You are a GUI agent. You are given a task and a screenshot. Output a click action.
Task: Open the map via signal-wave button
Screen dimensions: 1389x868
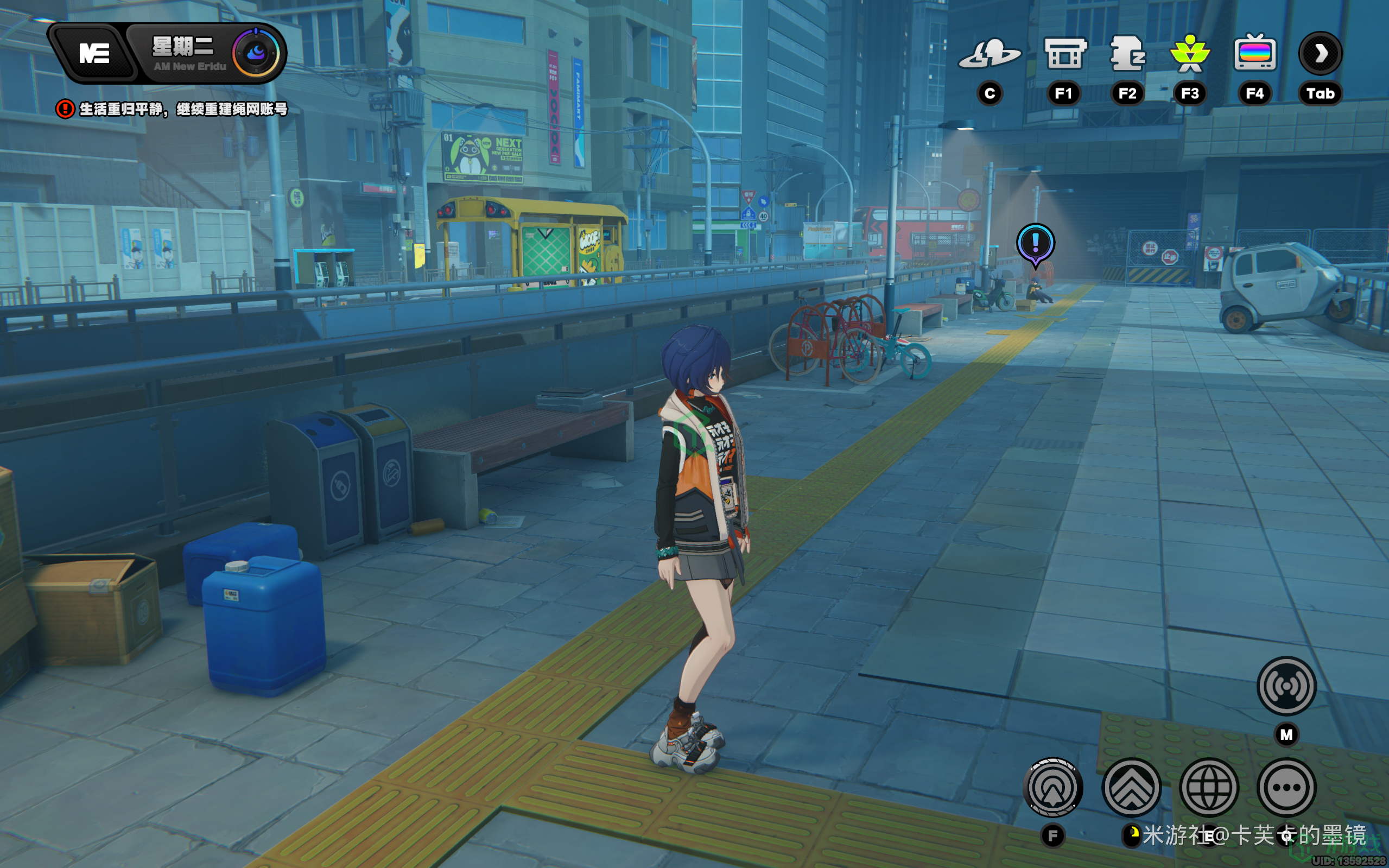point(1286,686)
